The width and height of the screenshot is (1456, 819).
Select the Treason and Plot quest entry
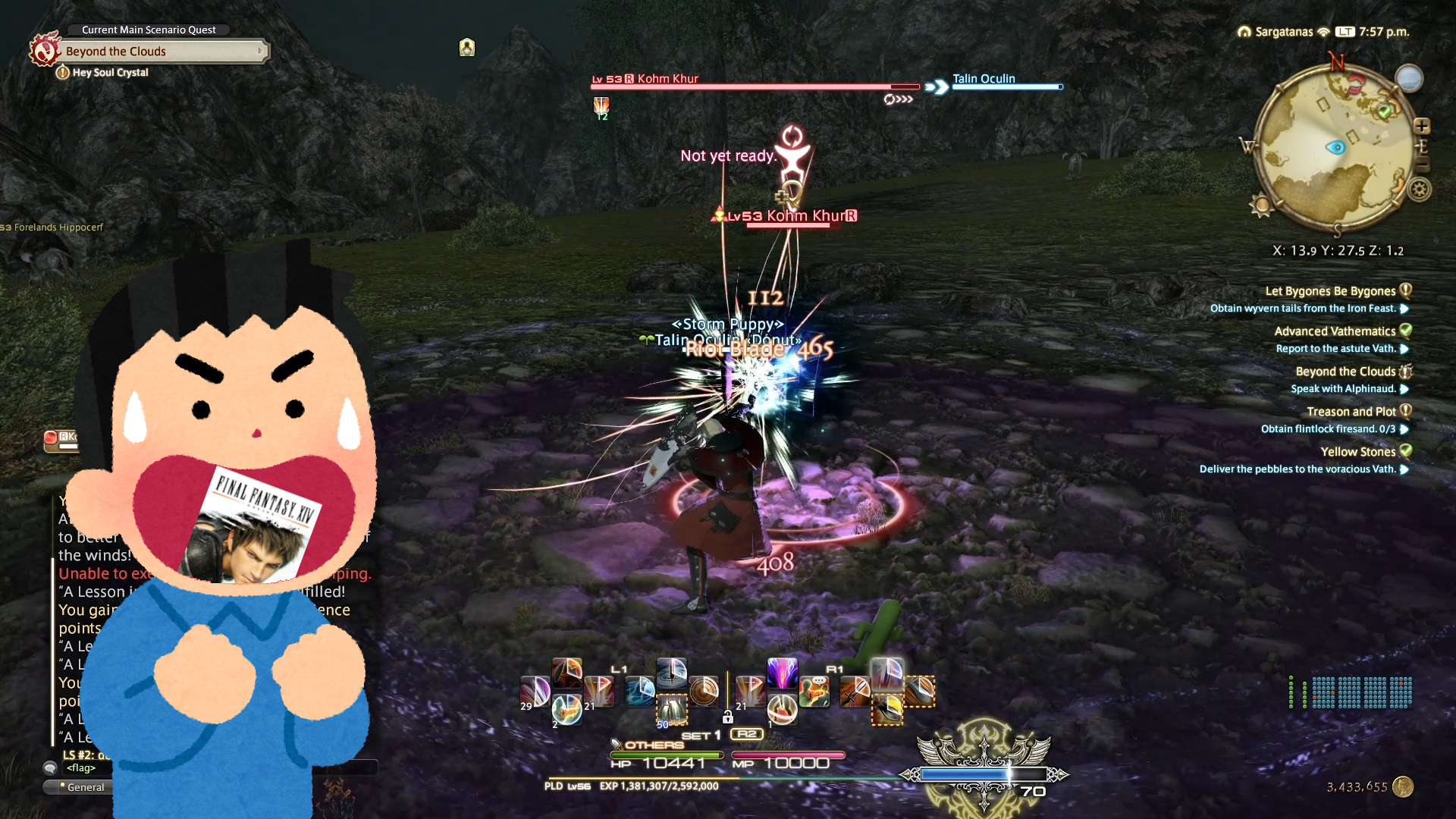1351,412
